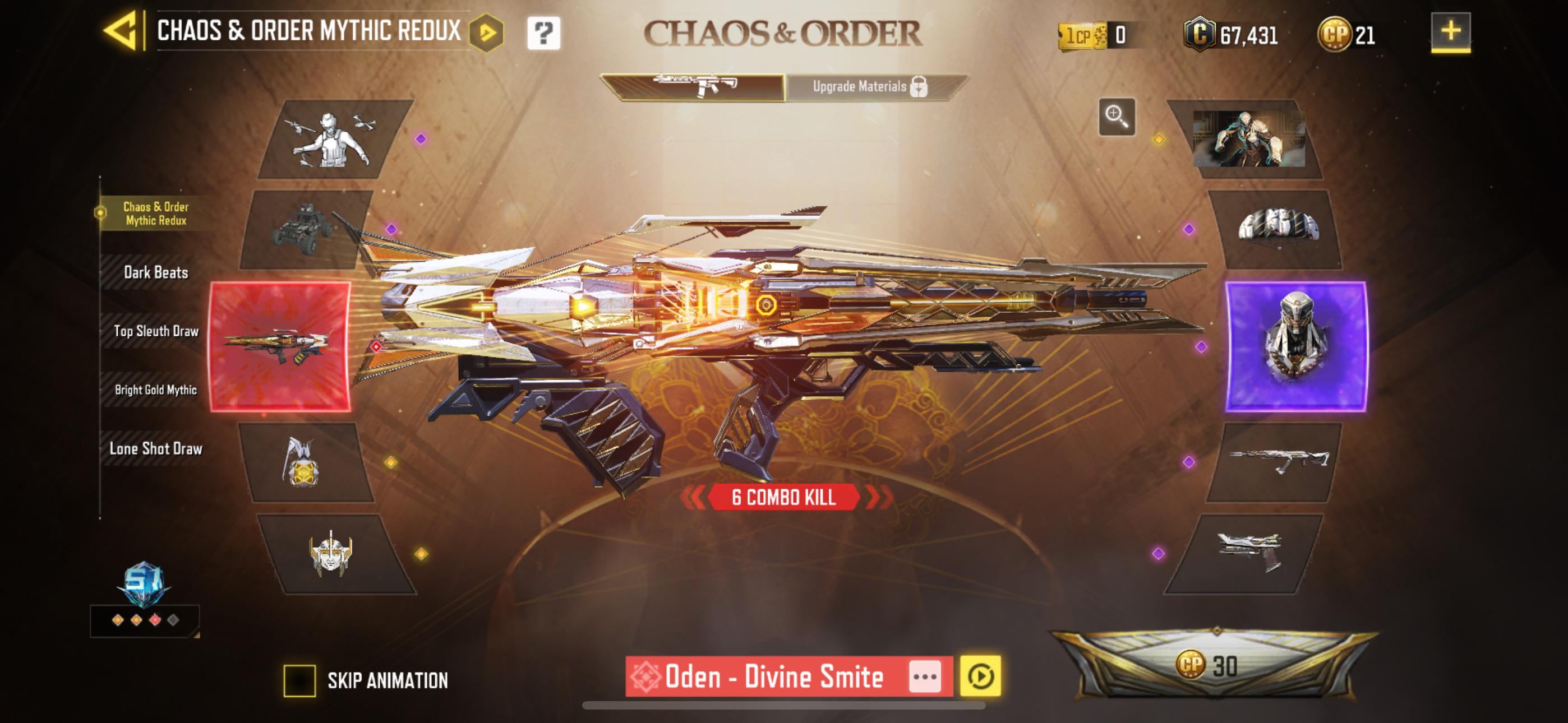The height and width of the screenshot is (723, 1568).
Task: Select the buggy vehicle reward tile
Action: (305, 230)
